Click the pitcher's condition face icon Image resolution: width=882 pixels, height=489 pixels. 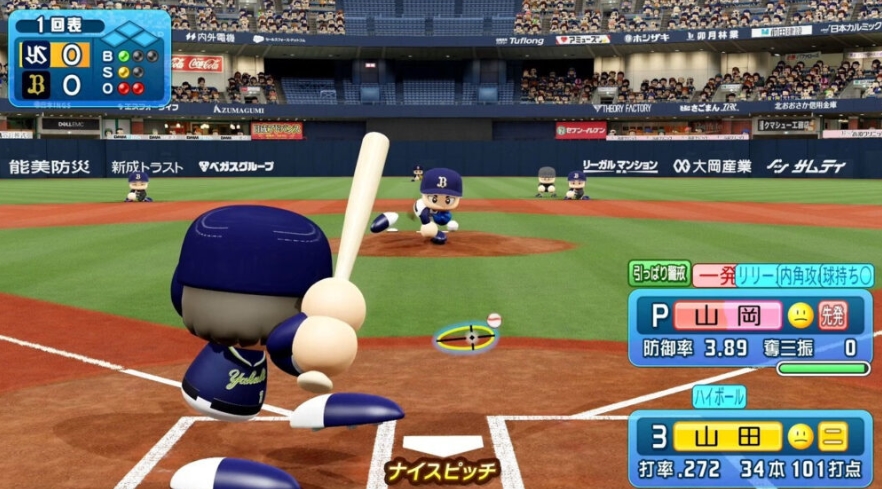click(800, 316)
